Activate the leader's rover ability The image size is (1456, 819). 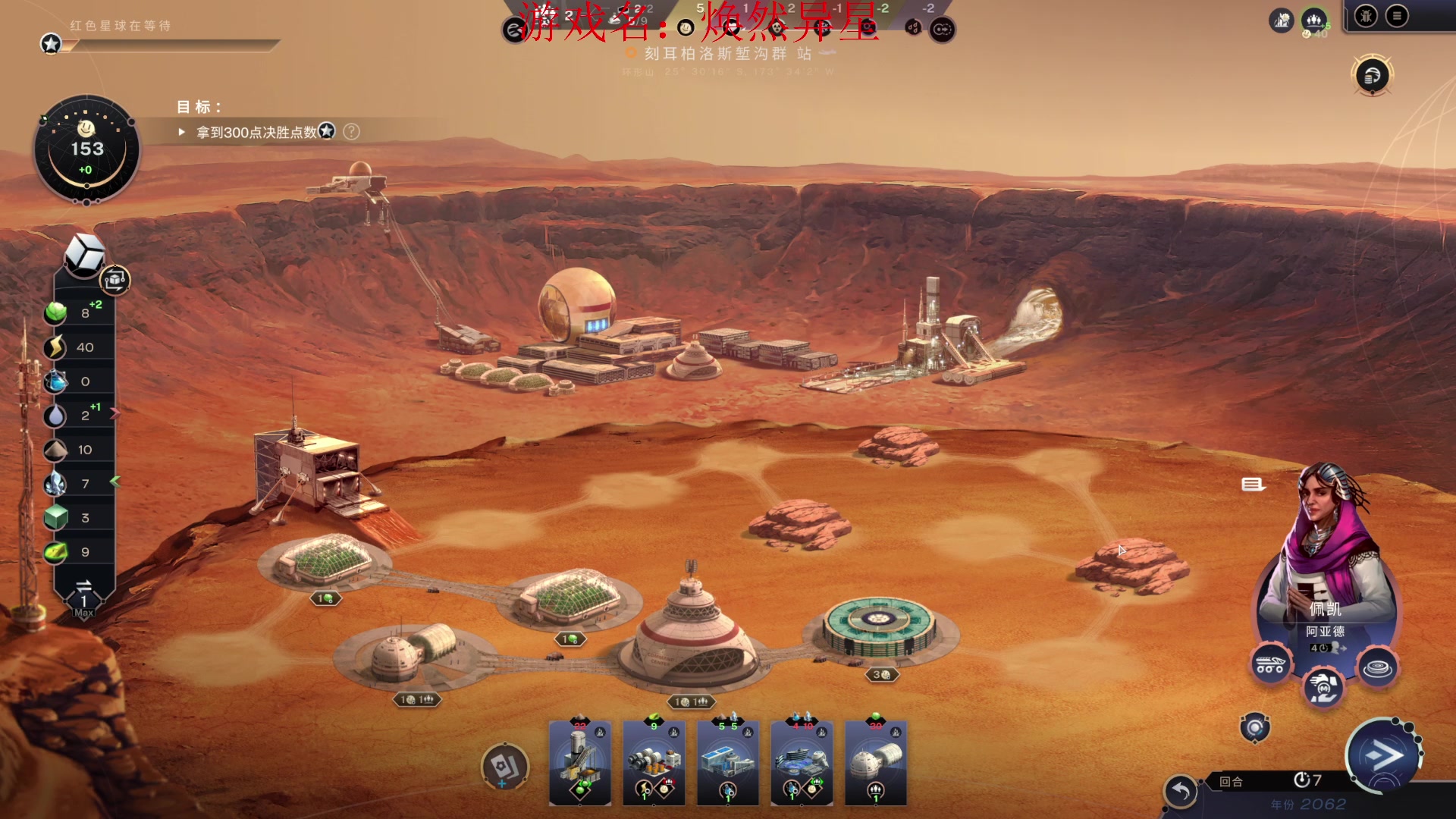tap(1270, 665)
